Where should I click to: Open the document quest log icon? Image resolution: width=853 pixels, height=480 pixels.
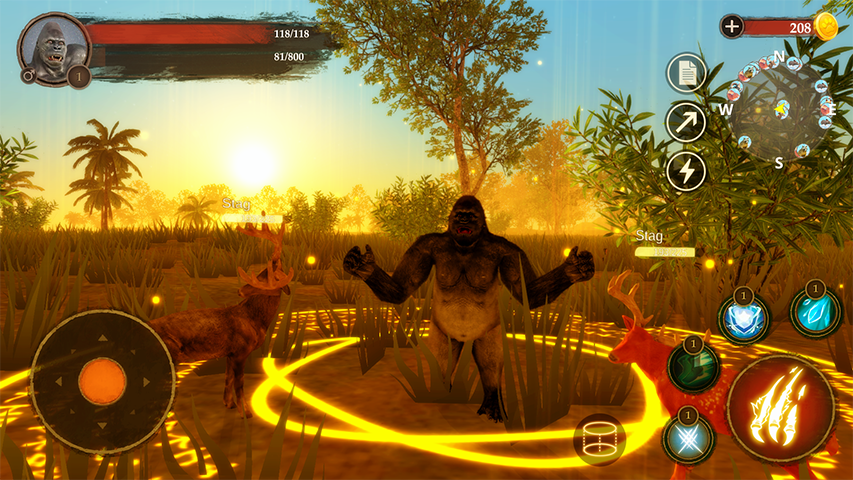point(686,73)
